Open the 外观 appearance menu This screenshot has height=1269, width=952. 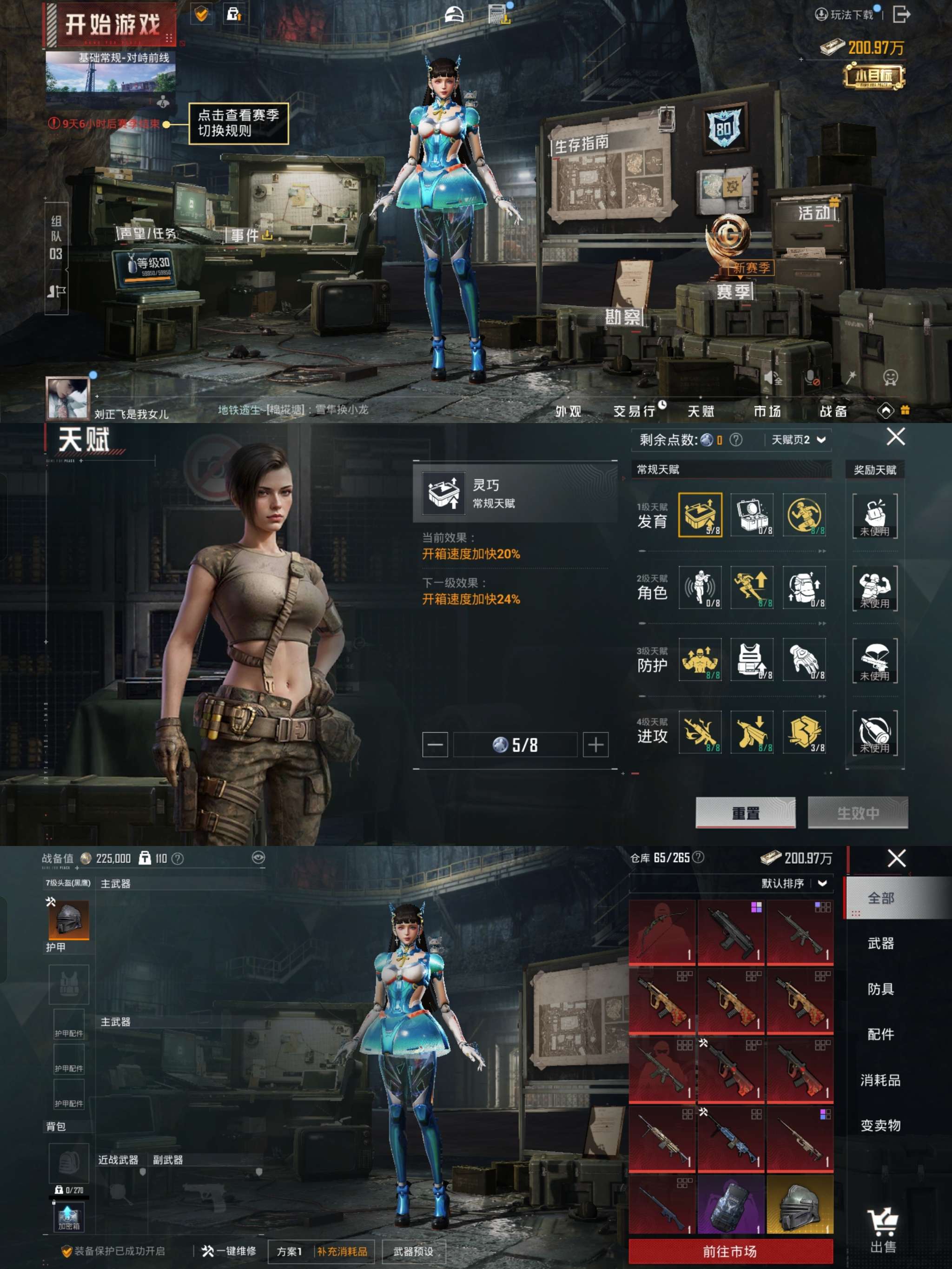(568, 411)
